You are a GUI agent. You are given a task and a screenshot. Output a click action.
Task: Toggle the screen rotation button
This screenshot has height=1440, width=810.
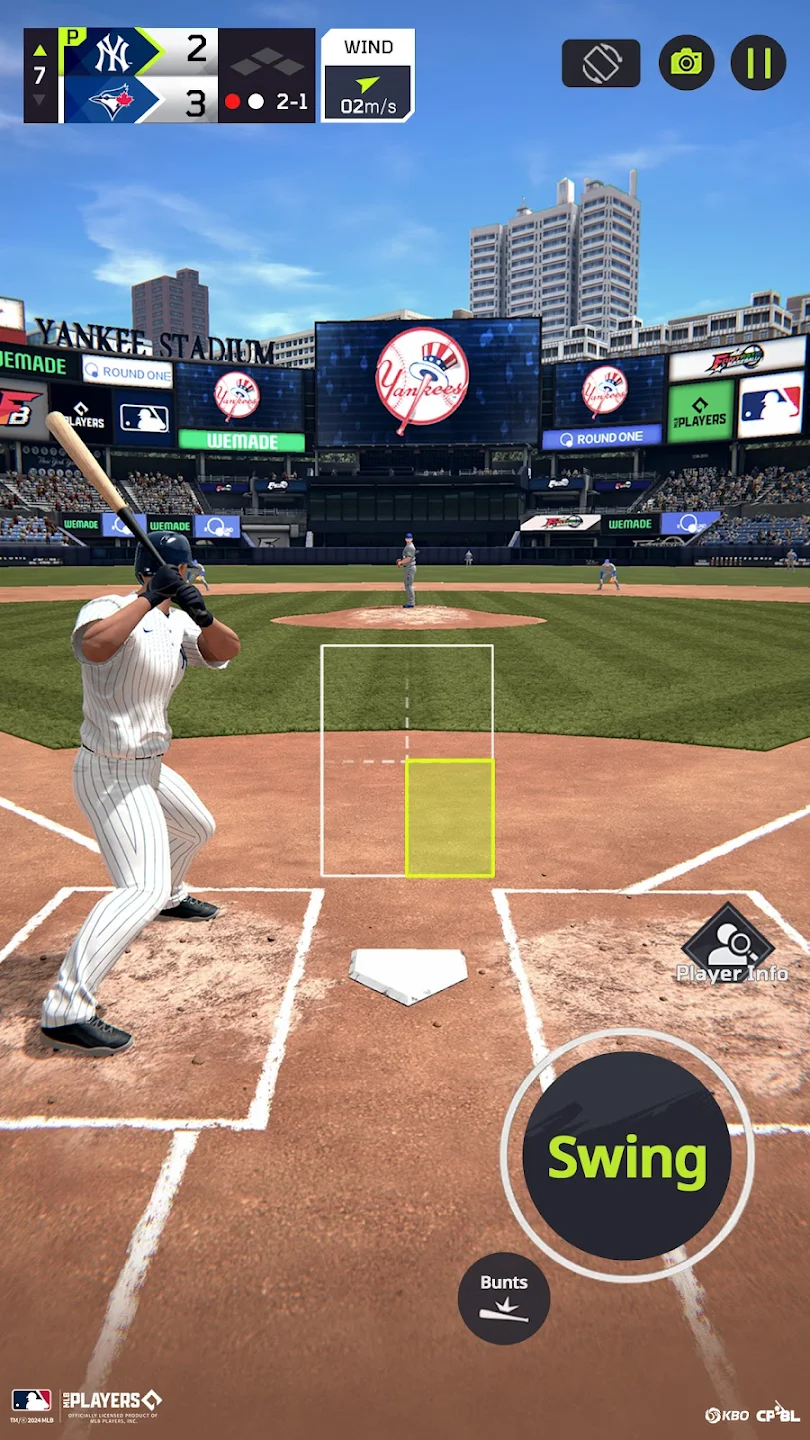tap(601, 63)
